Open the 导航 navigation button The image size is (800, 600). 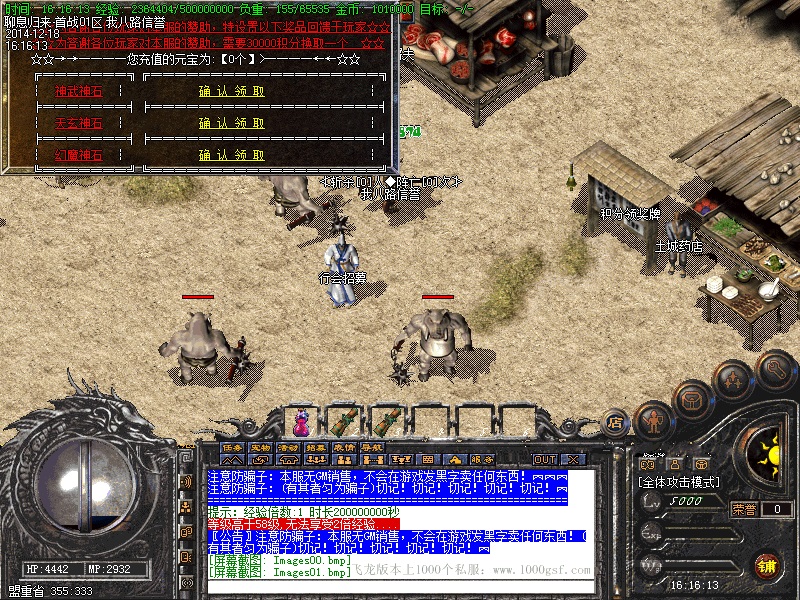[372, 447]
